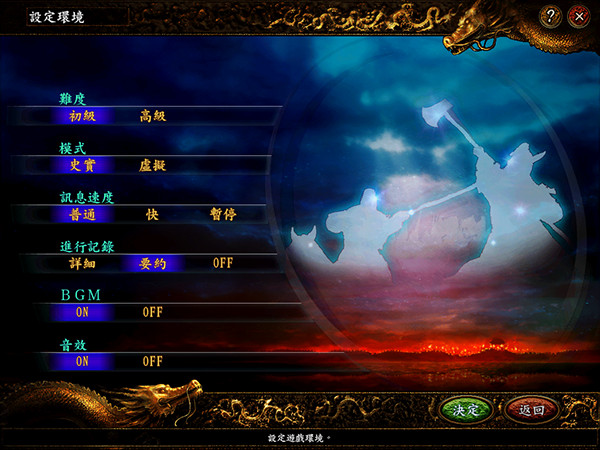Viewport: 600px width, 450px height.
Task: Close the settings window with X
Action: point(578,16)
